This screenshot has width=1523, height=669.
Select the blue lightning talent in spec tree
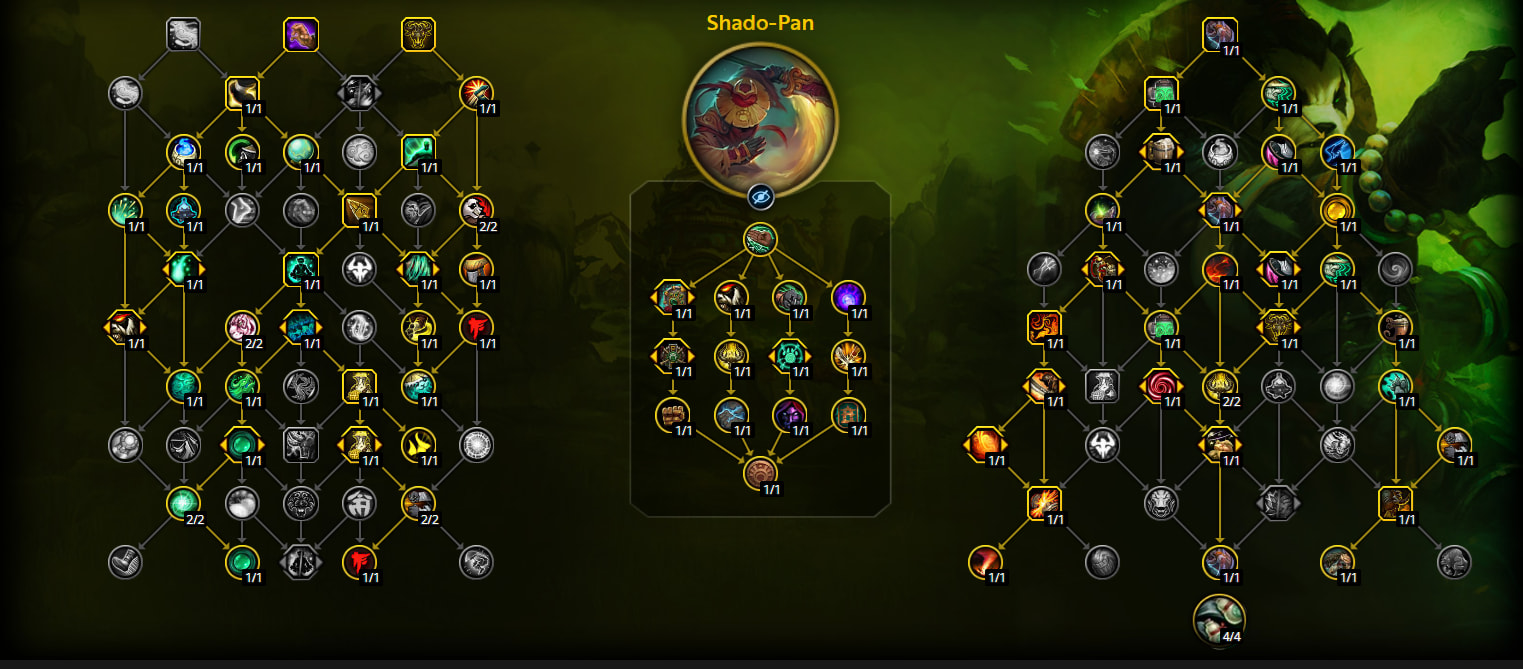click(x=1337, y=152)
